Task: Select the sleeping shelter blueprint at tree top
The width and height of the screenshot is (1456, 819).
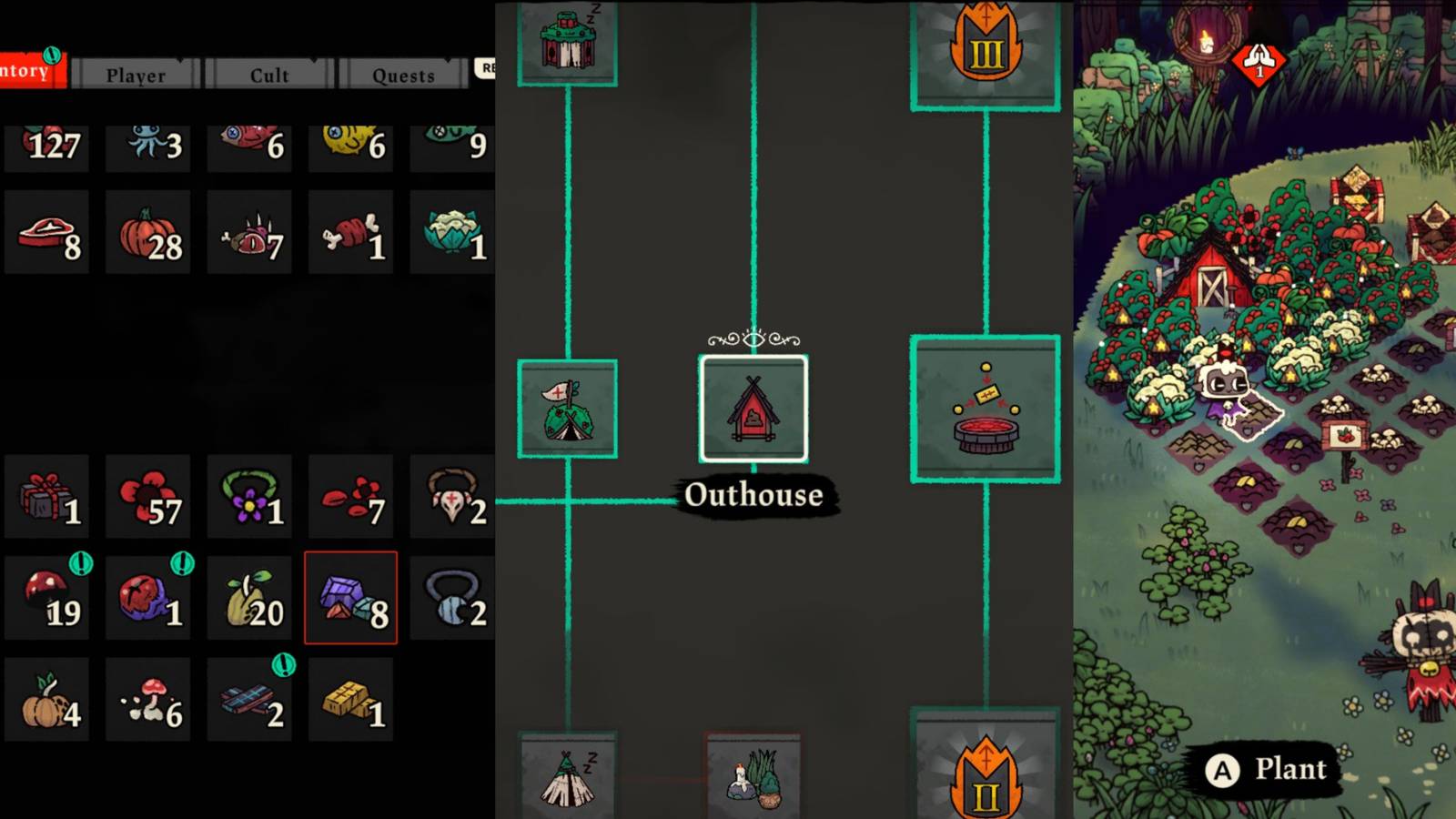Action: [x=567, y=41]
